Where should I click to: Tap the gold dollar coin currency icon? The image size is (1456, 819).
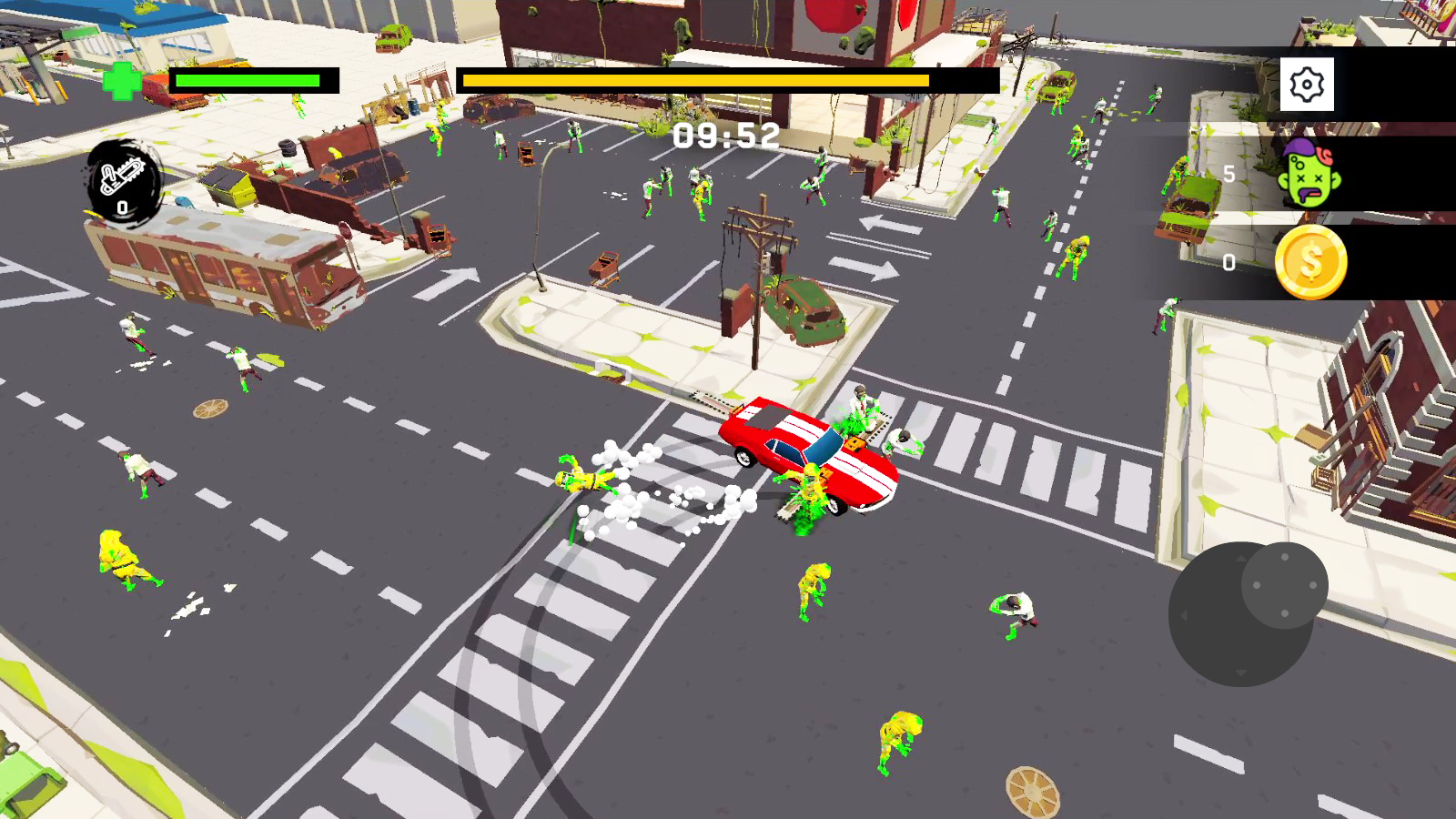[1311, 262]
